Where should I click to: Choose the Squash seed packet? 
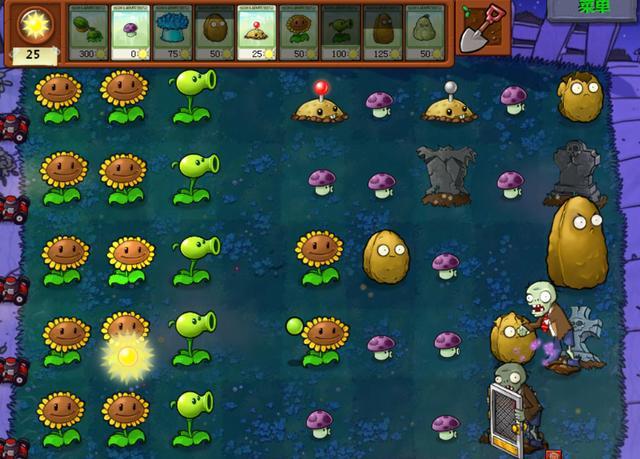[425, 32]
